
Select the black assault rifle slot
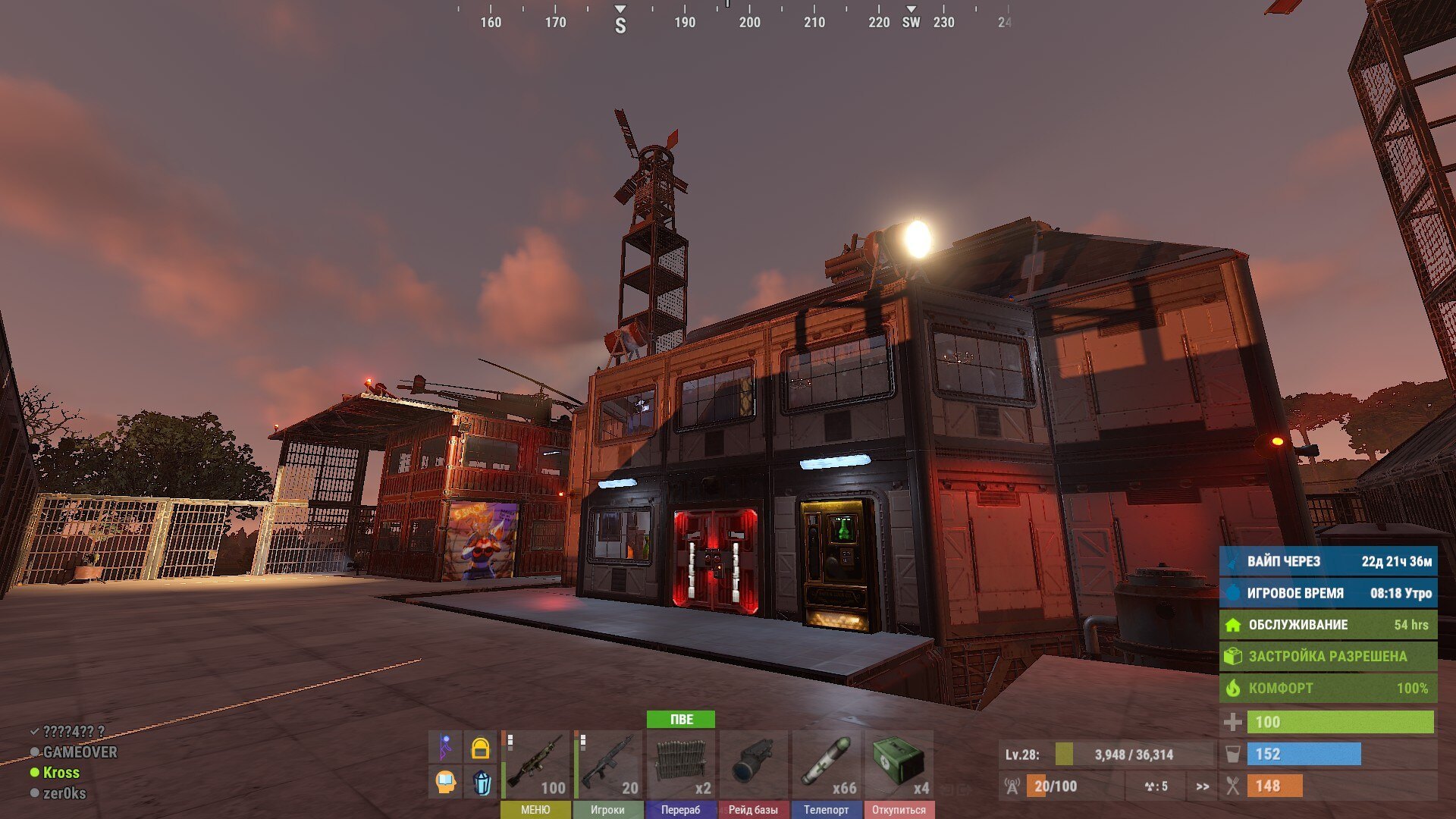coord(607,764)
